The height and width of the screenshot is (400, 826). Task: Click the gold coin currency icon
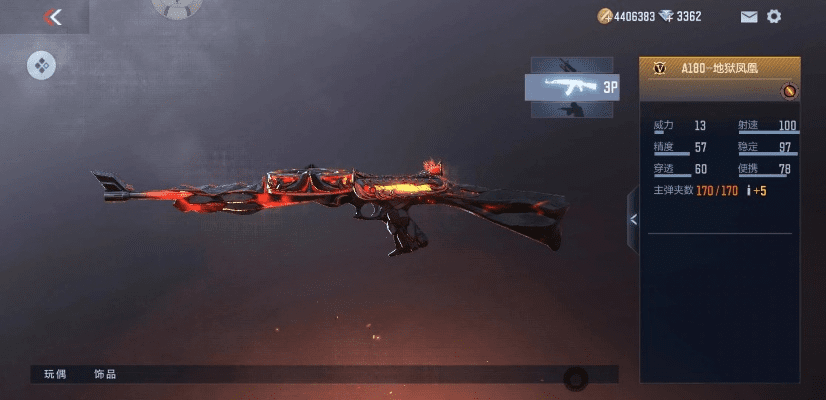tap(604, 16)
